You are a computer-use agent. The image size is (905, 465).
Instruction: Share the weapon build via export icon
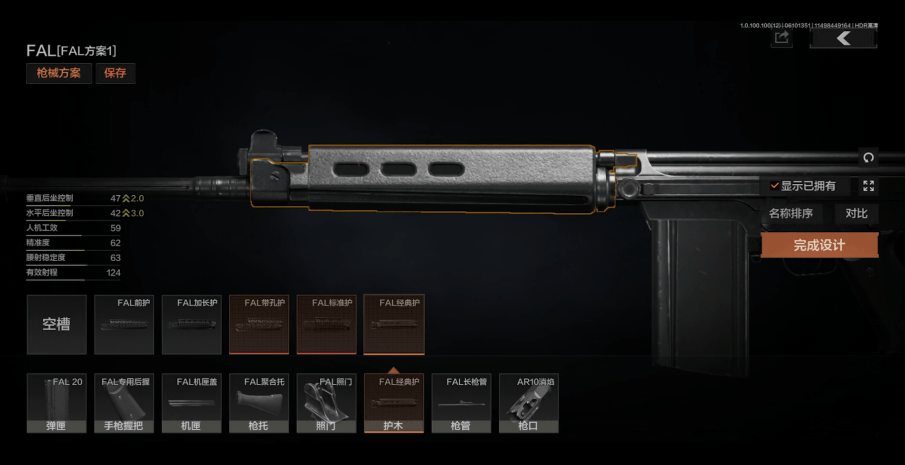click(x=782, y=38)
